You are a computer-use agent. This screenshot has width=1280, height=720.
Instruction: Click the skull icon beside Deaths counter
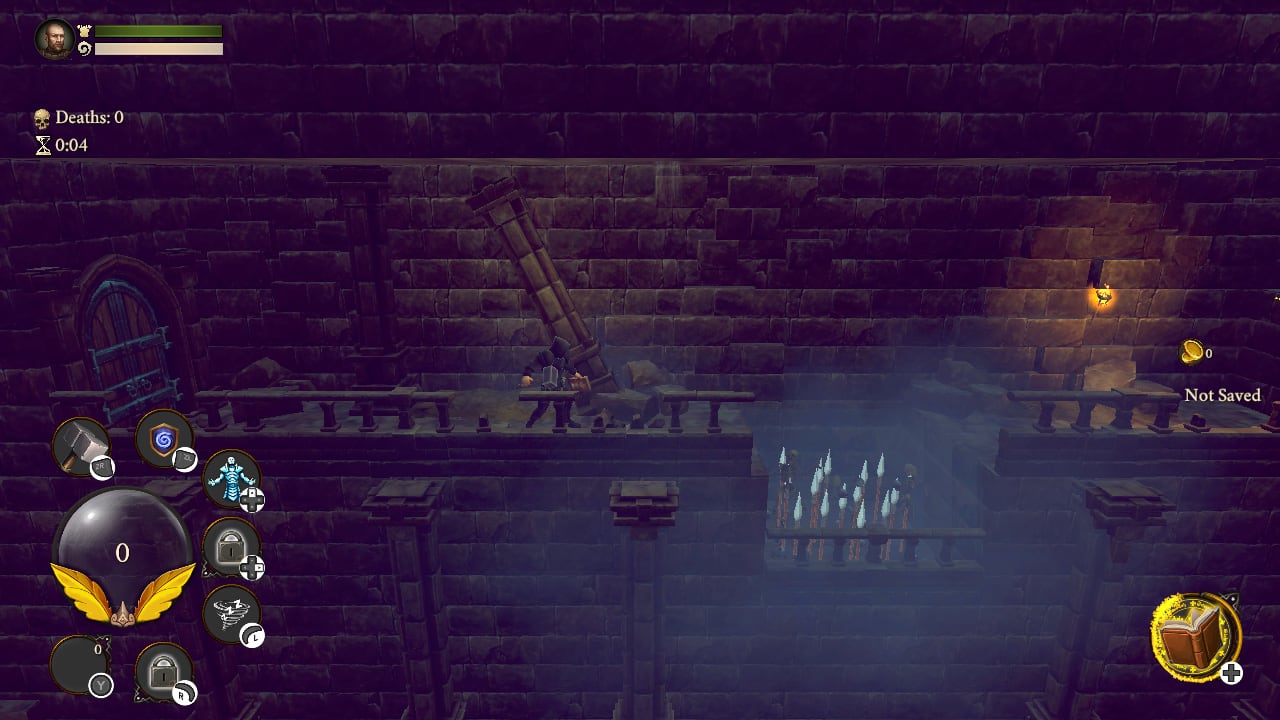[x=41, y=117]
